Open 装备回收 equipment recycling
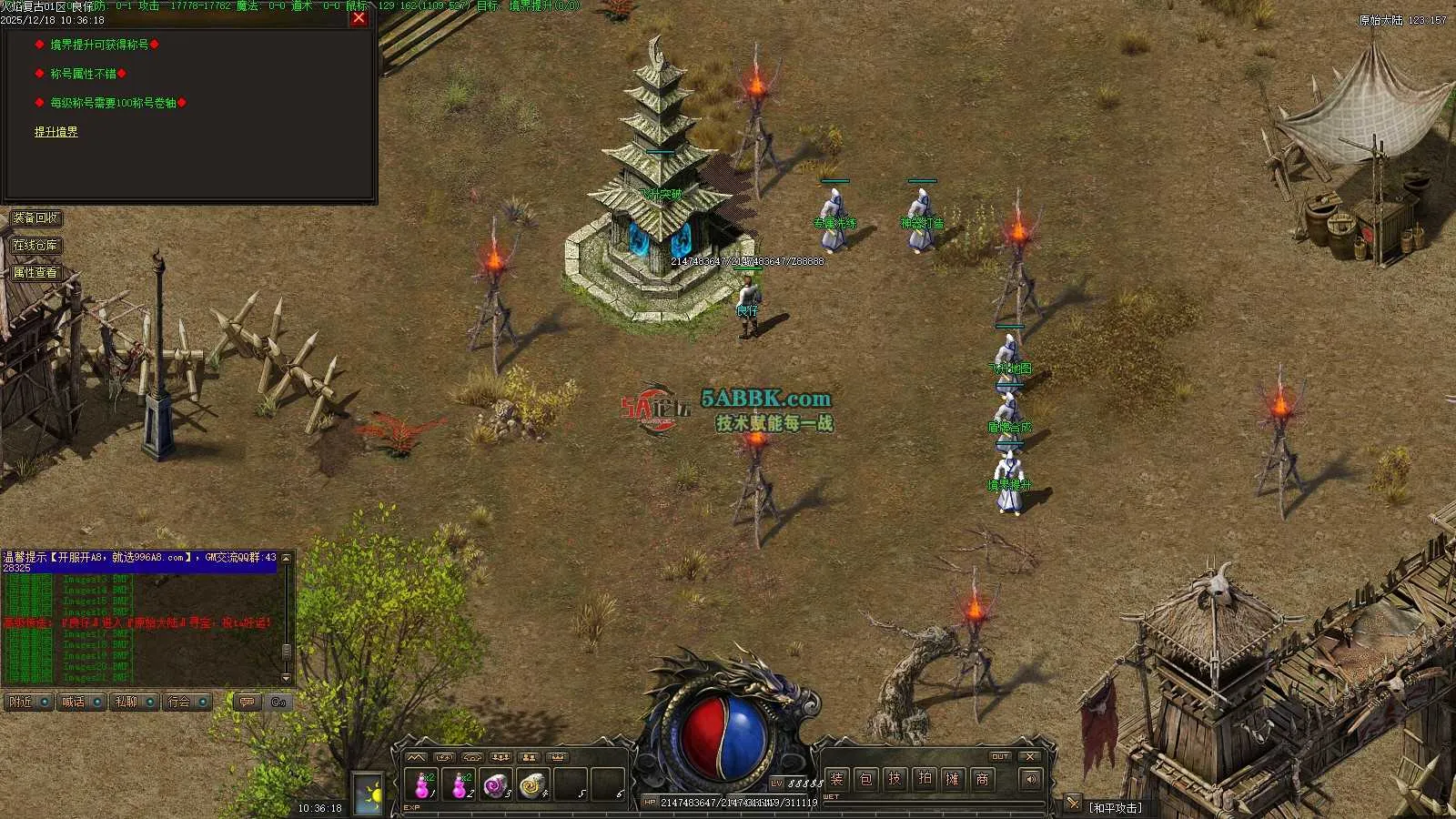Image resolution: width=1456 pixels, height=819 pixels. coord(36,218)
